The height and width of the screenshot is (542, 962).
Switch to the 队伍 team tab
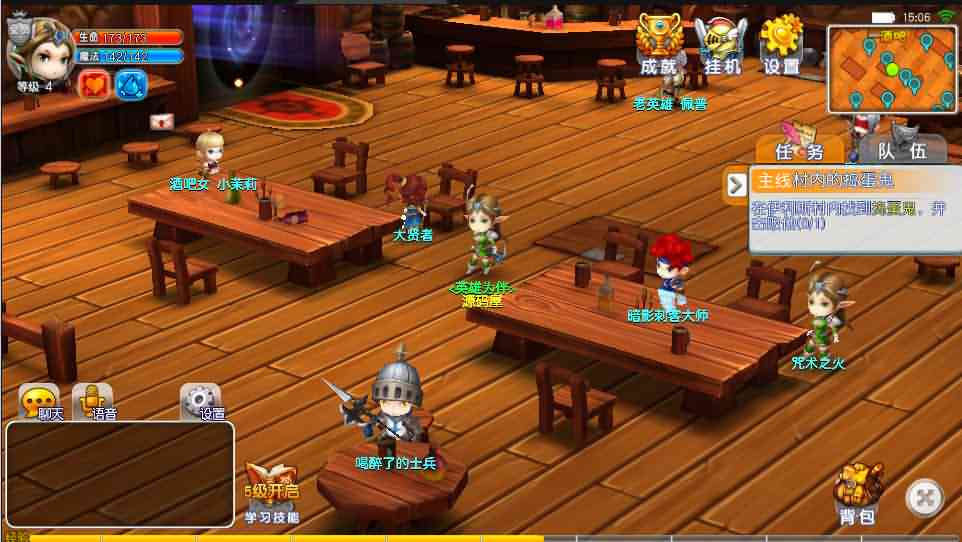coord(897,149)
